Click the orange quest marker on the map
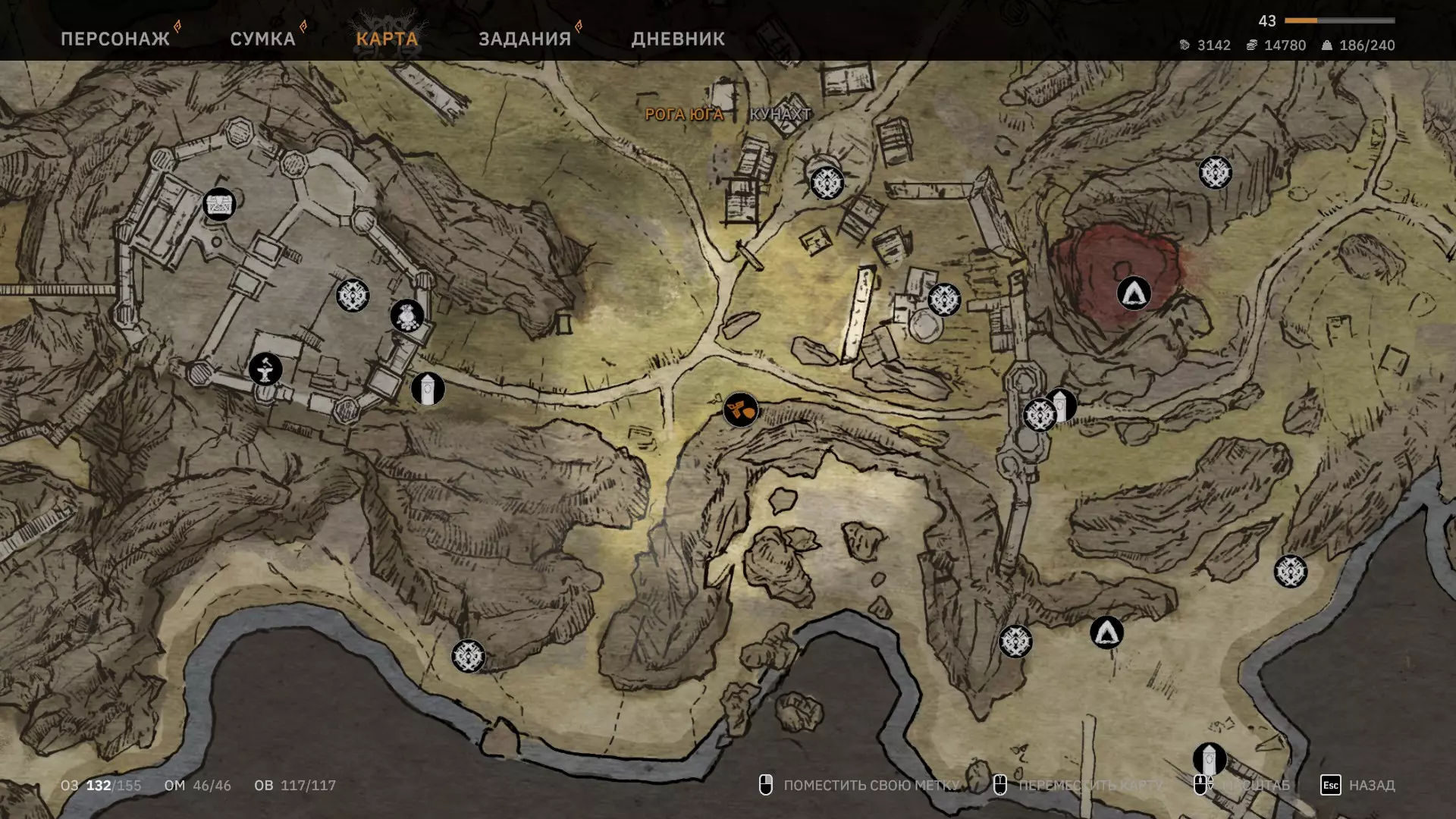The width and height of the screenshot is (1456, 819). tap(740, 410)
